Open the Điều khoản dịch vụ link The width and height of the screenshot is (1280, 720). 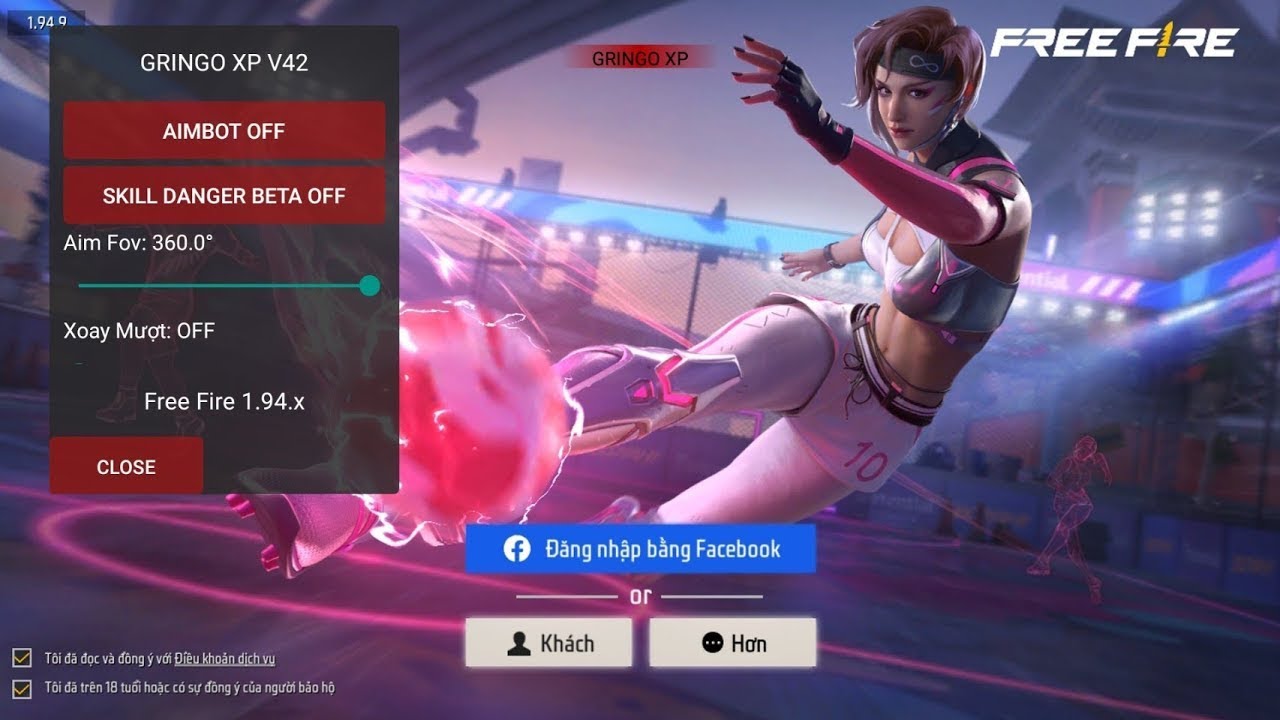[224, 658]
